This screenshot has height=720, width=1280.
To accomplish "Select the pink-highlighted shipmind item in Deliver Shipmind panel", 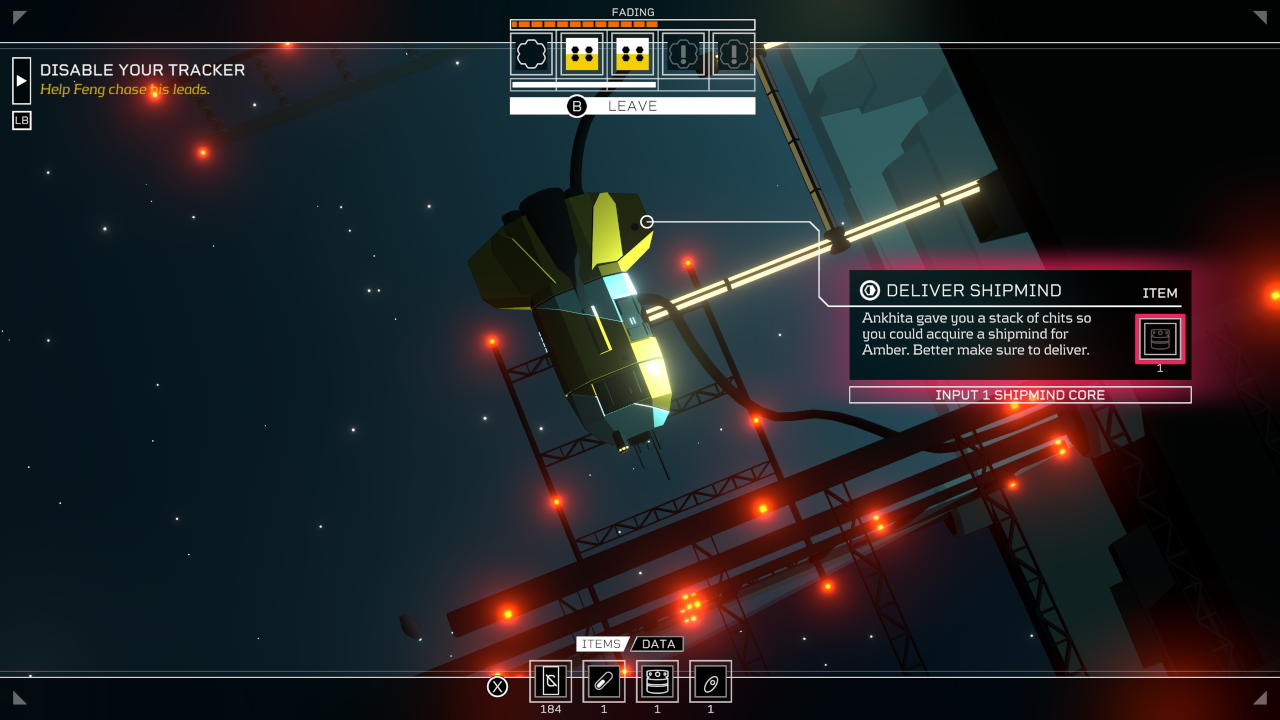I will click(1160, 339).
